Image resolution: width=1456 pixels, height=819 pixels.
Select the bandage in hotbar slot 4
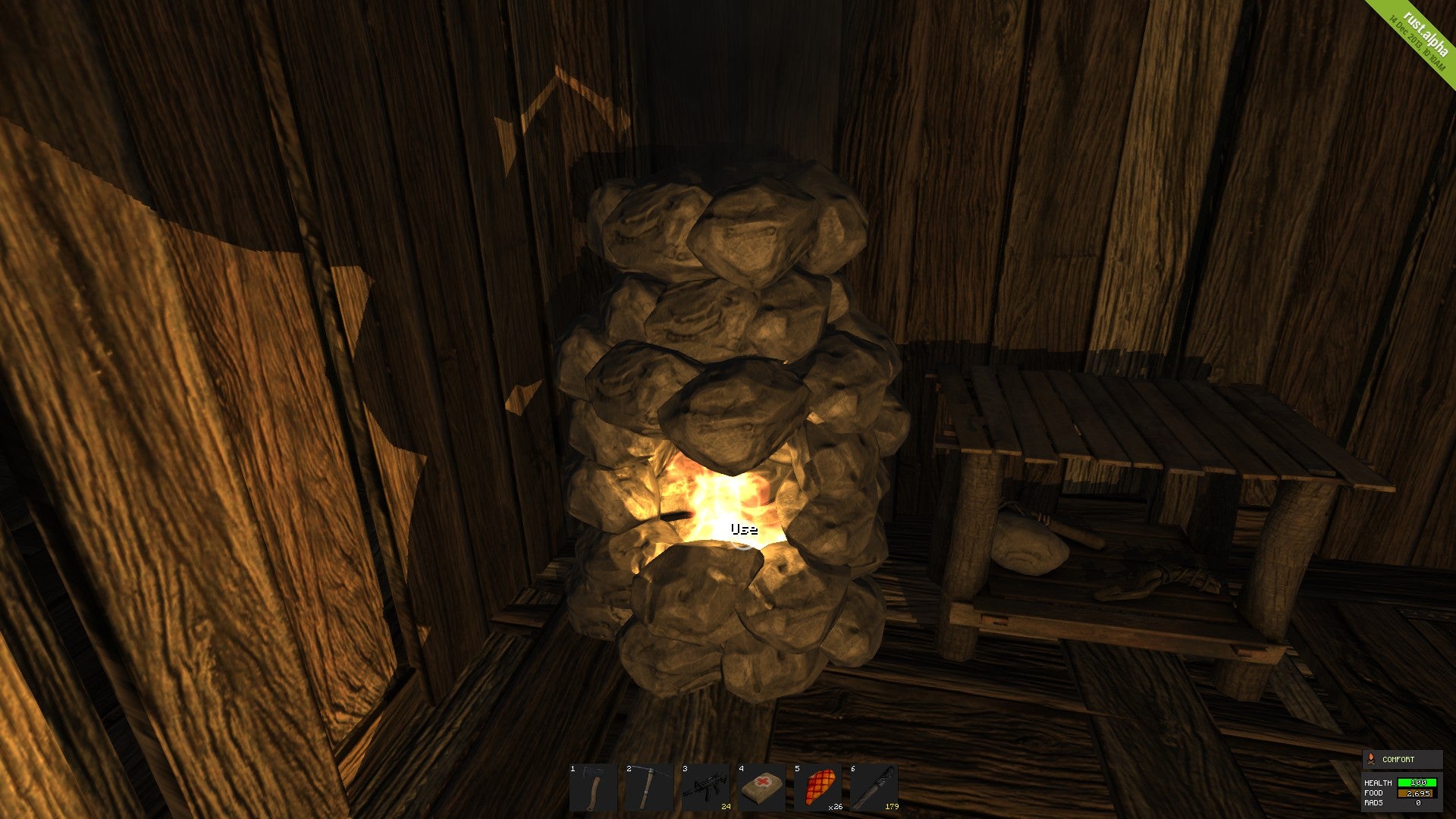(761, 787)
